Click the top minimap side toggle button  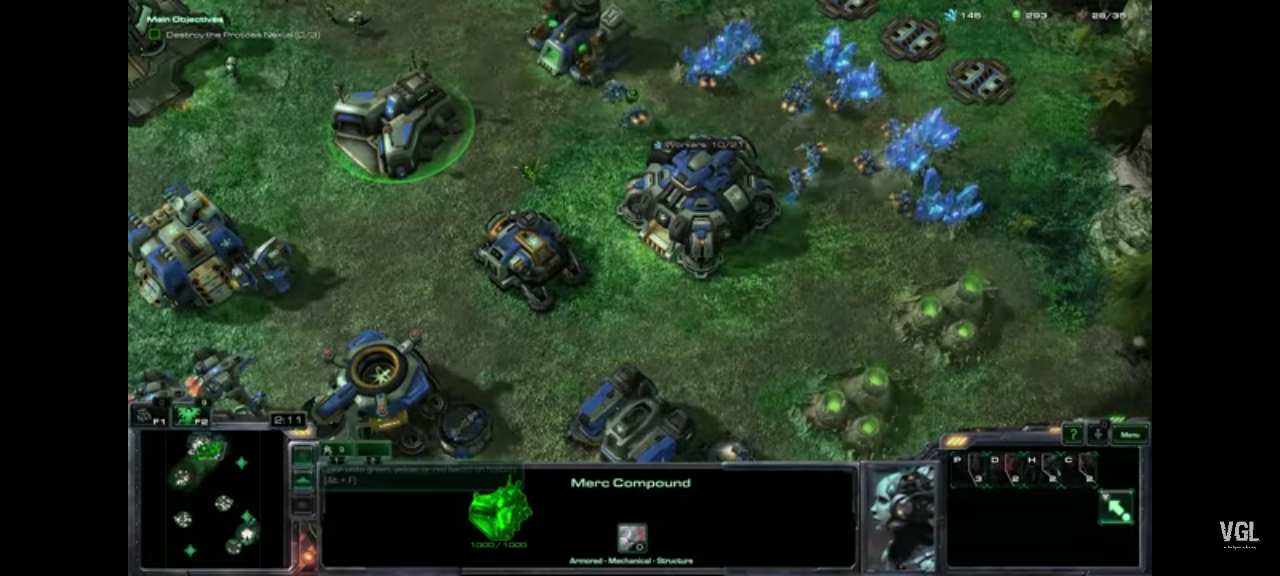302,457
